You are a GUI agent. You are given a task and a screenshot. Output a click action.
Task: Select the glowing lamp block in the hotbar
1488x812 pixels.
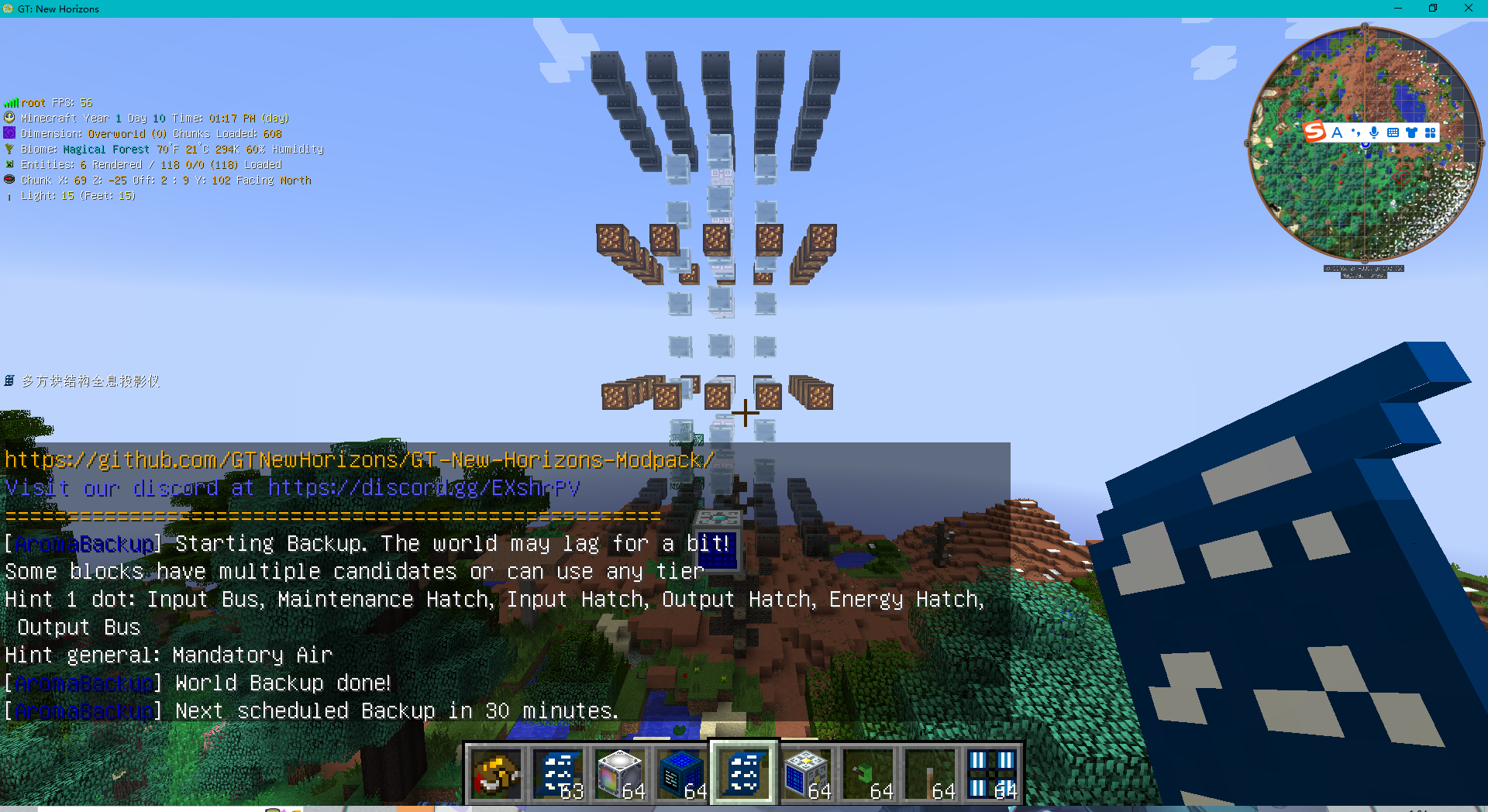[x=620, y=773]
